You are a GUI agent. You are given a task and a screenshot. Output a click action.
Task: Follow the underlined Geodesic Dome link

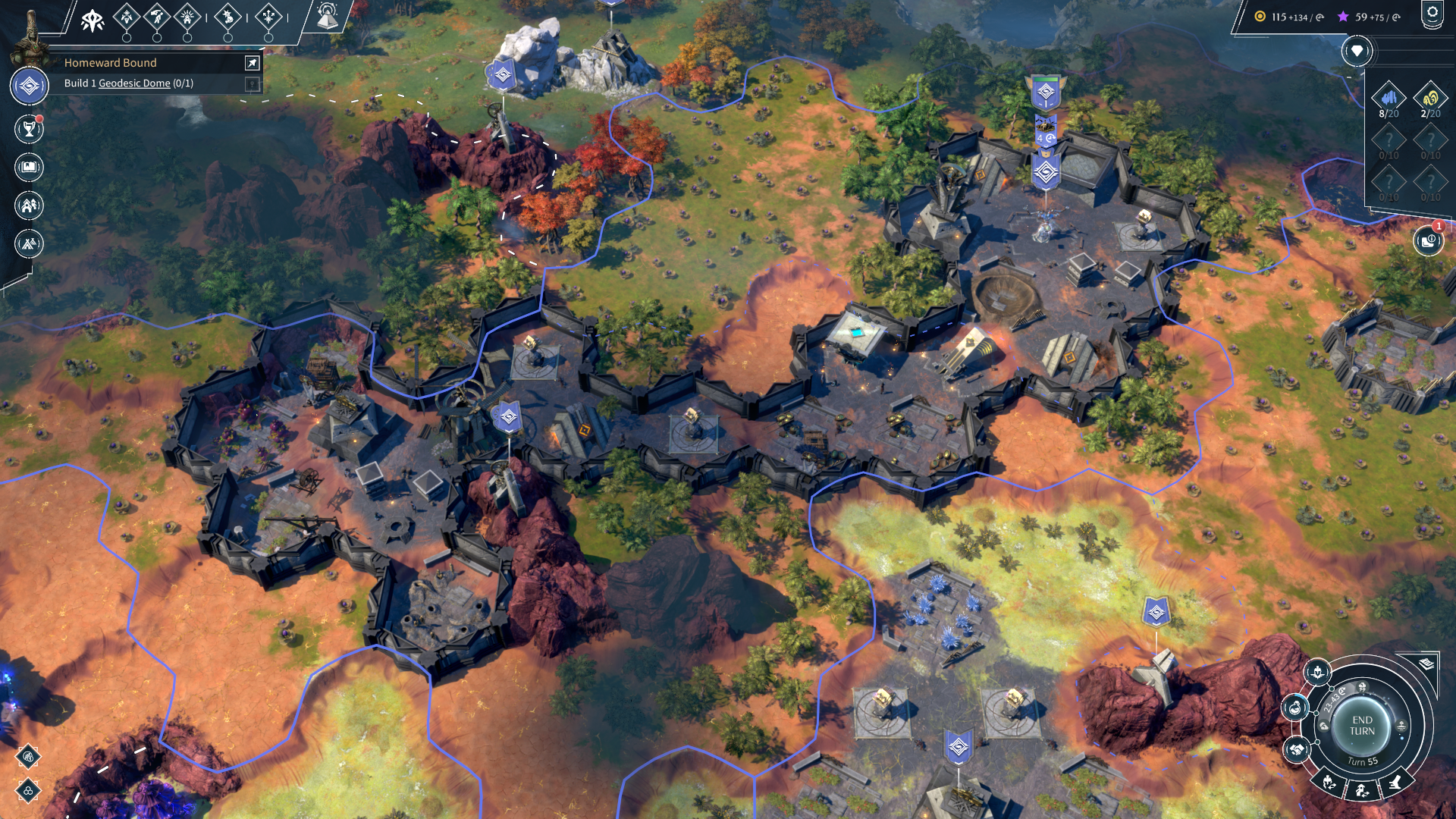(134, 83)
